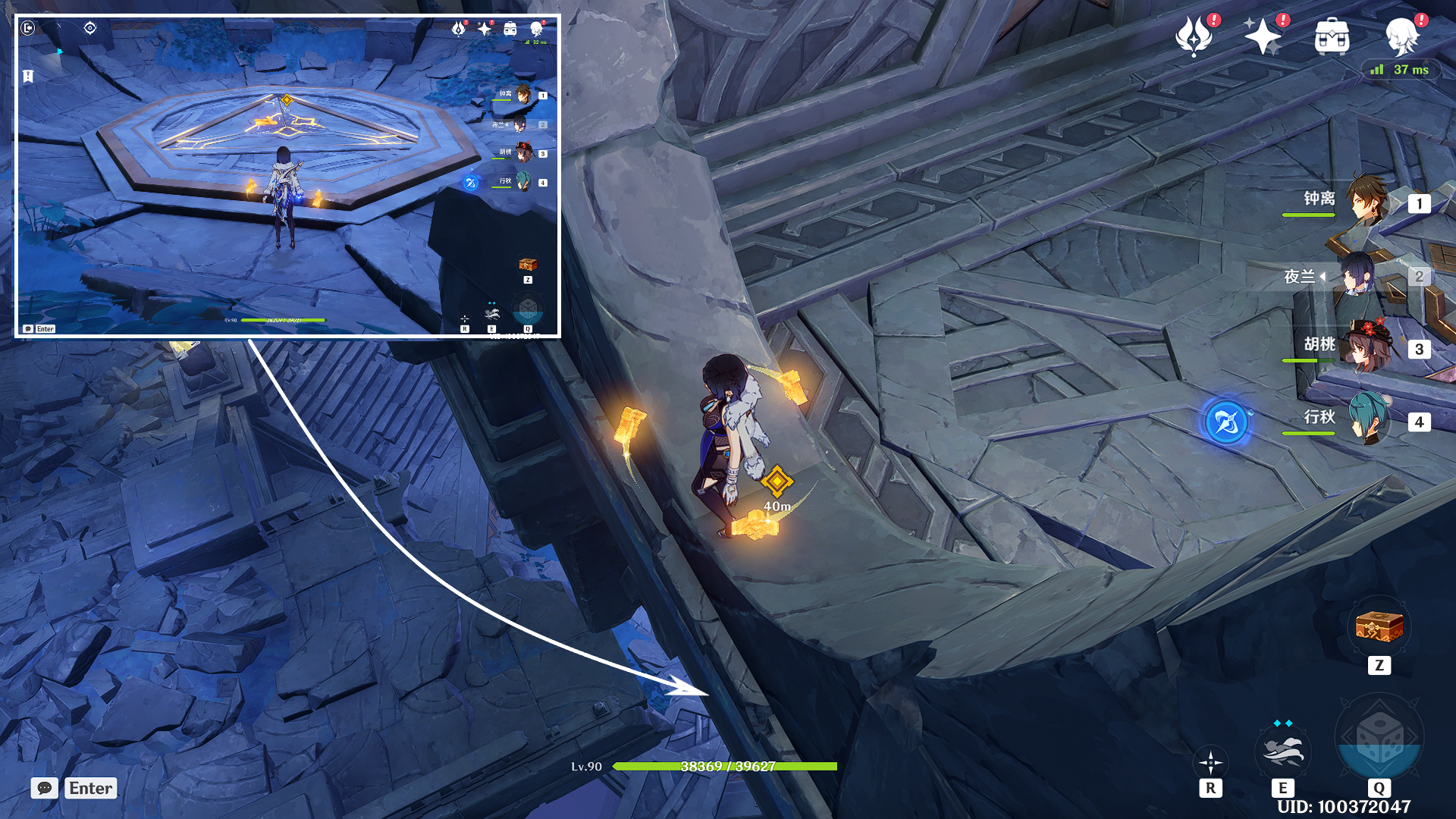The width and height of the screenshot is (1456, 819).
Task: Switch to party member 行秋
Action: click(1367, 419)
